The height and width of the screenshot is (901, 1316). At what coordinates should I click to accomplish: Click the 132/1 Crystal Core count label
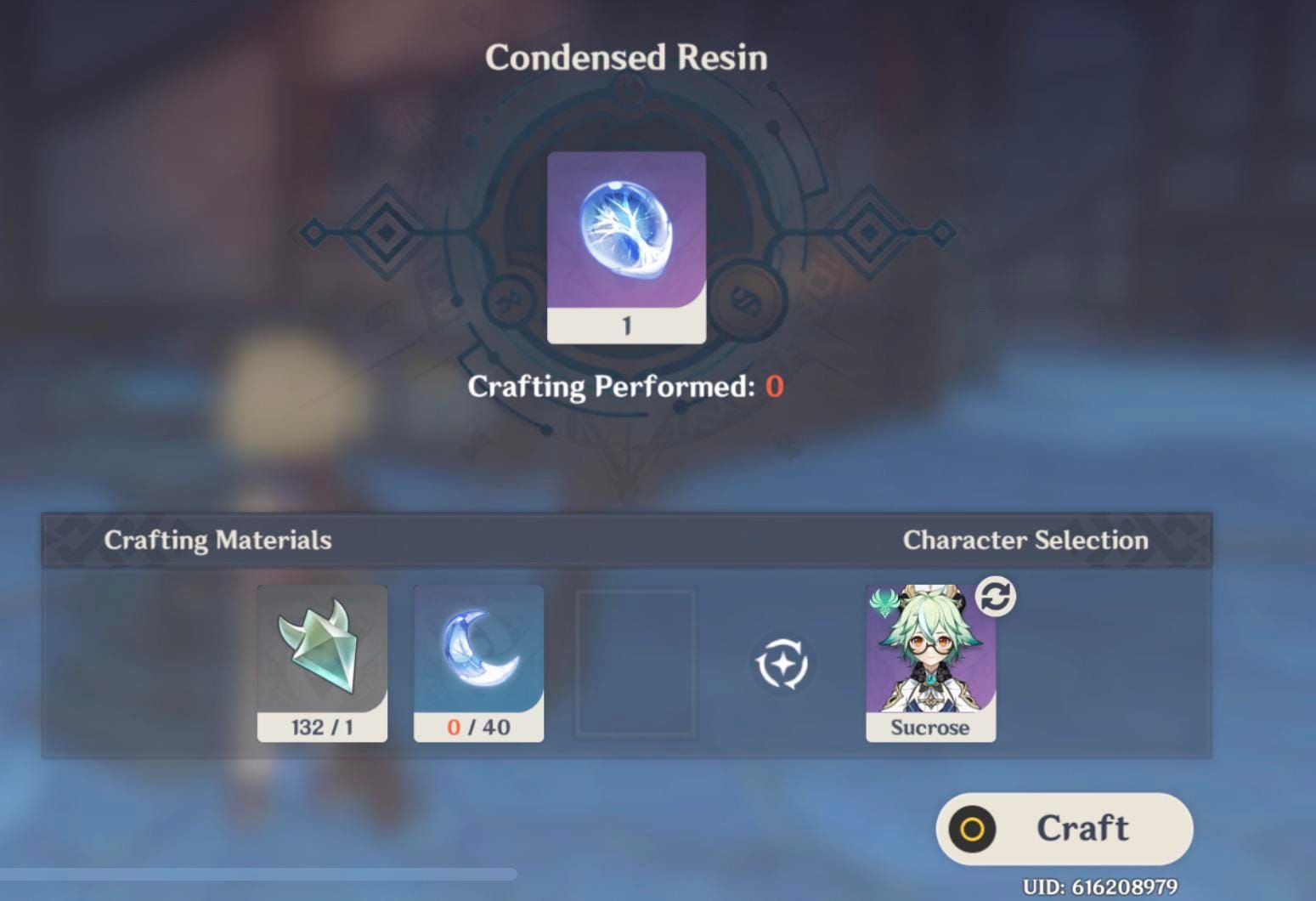coord(322,727)
